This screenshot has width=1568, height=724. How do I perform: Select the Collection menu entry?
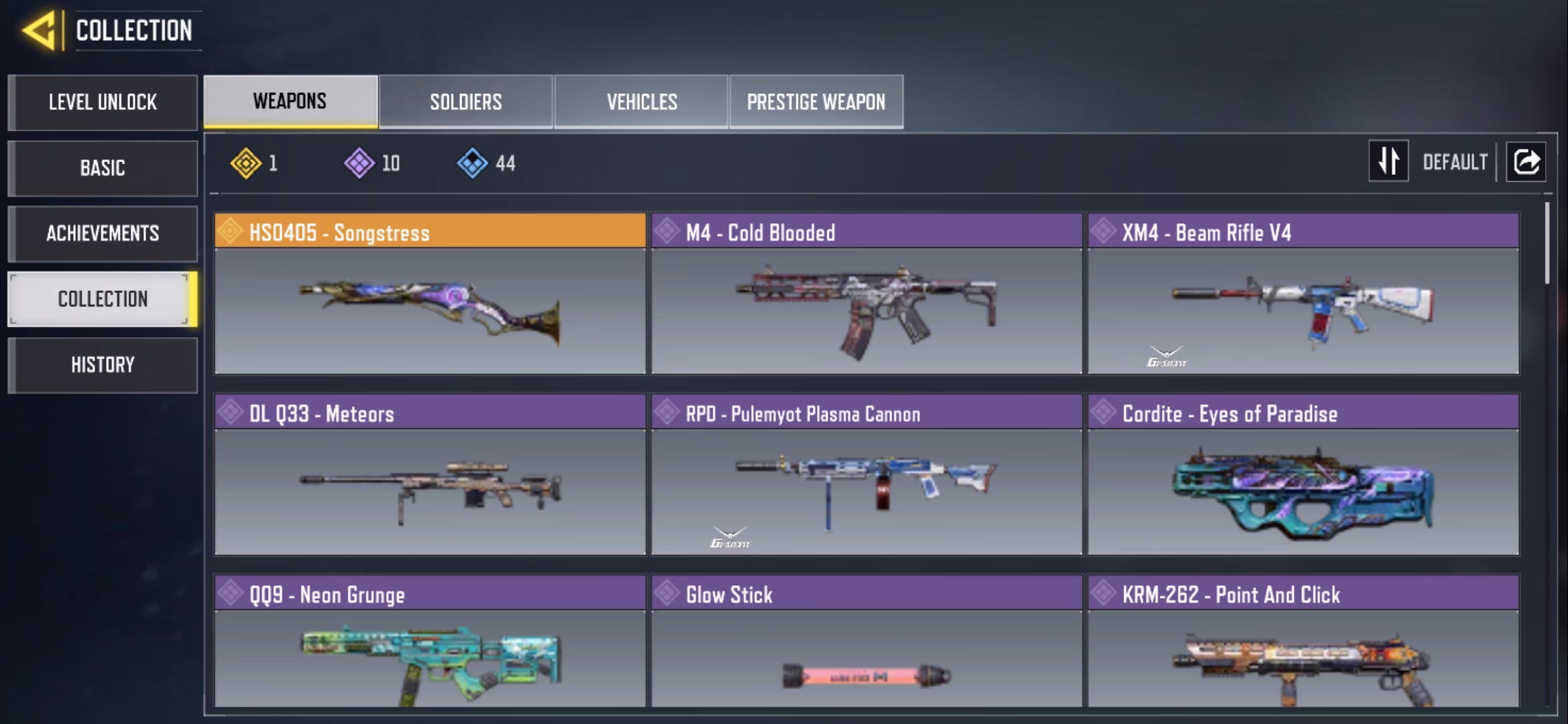pyautogui.click(x=103, y=299)
